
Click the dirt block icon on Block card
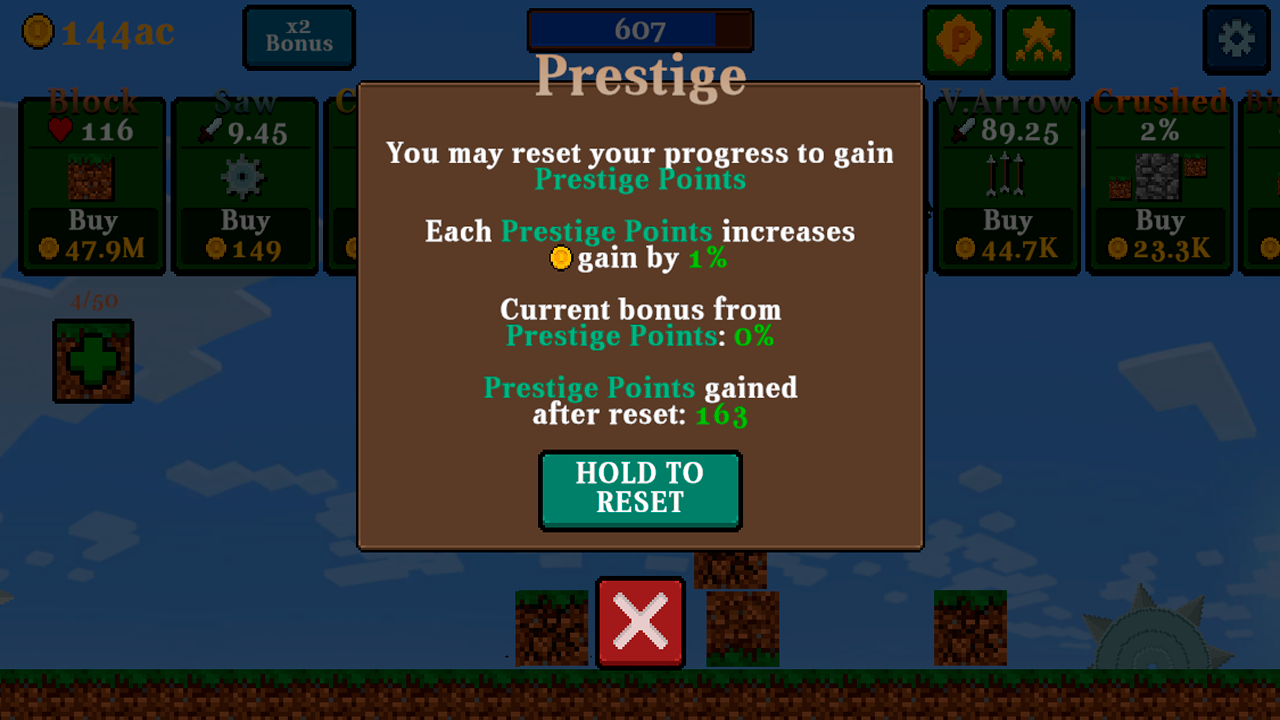[92, 178]
